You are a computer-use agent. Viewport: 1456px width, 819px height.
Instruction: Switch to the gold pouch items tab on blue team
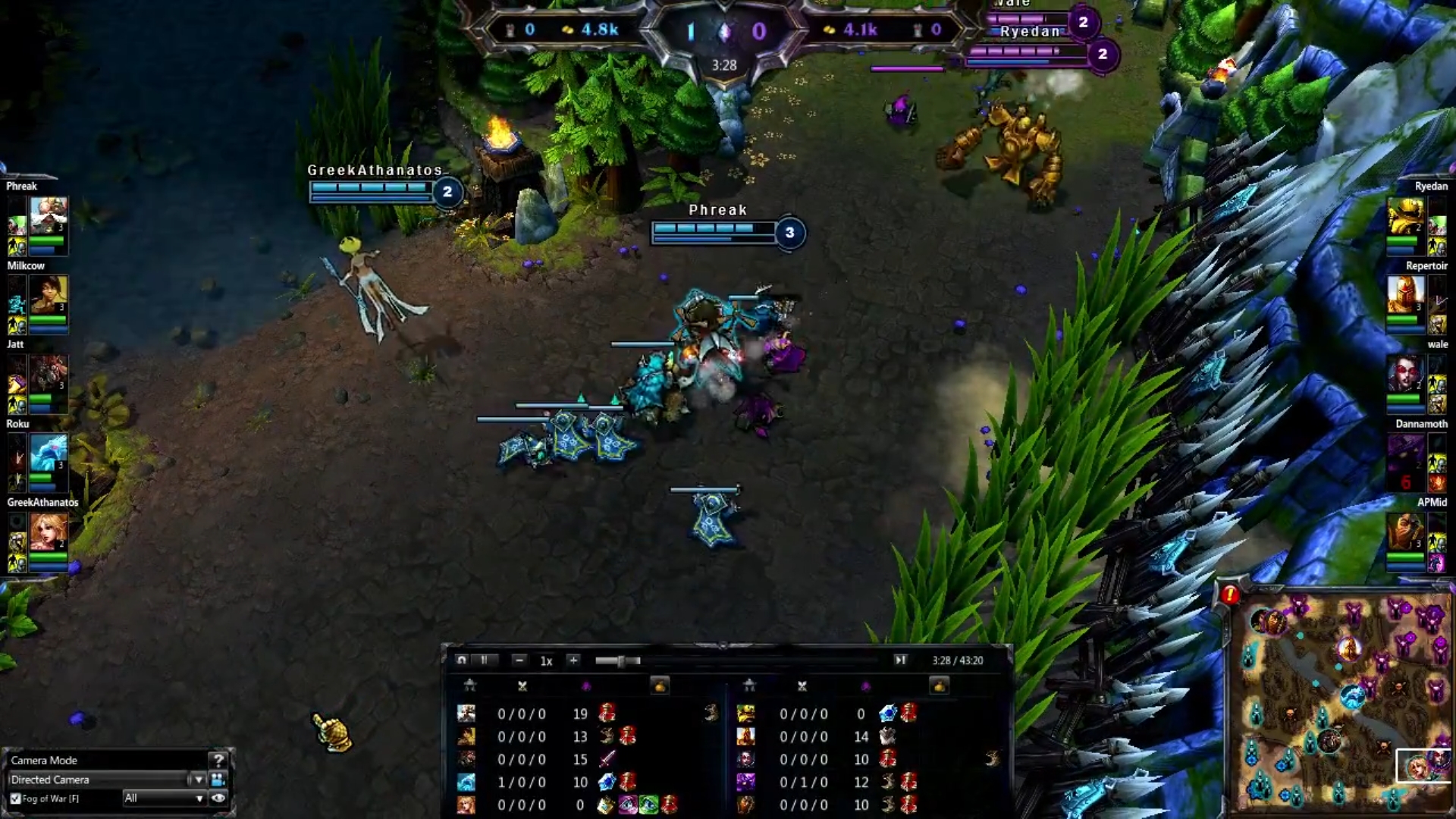pos(661,685)
